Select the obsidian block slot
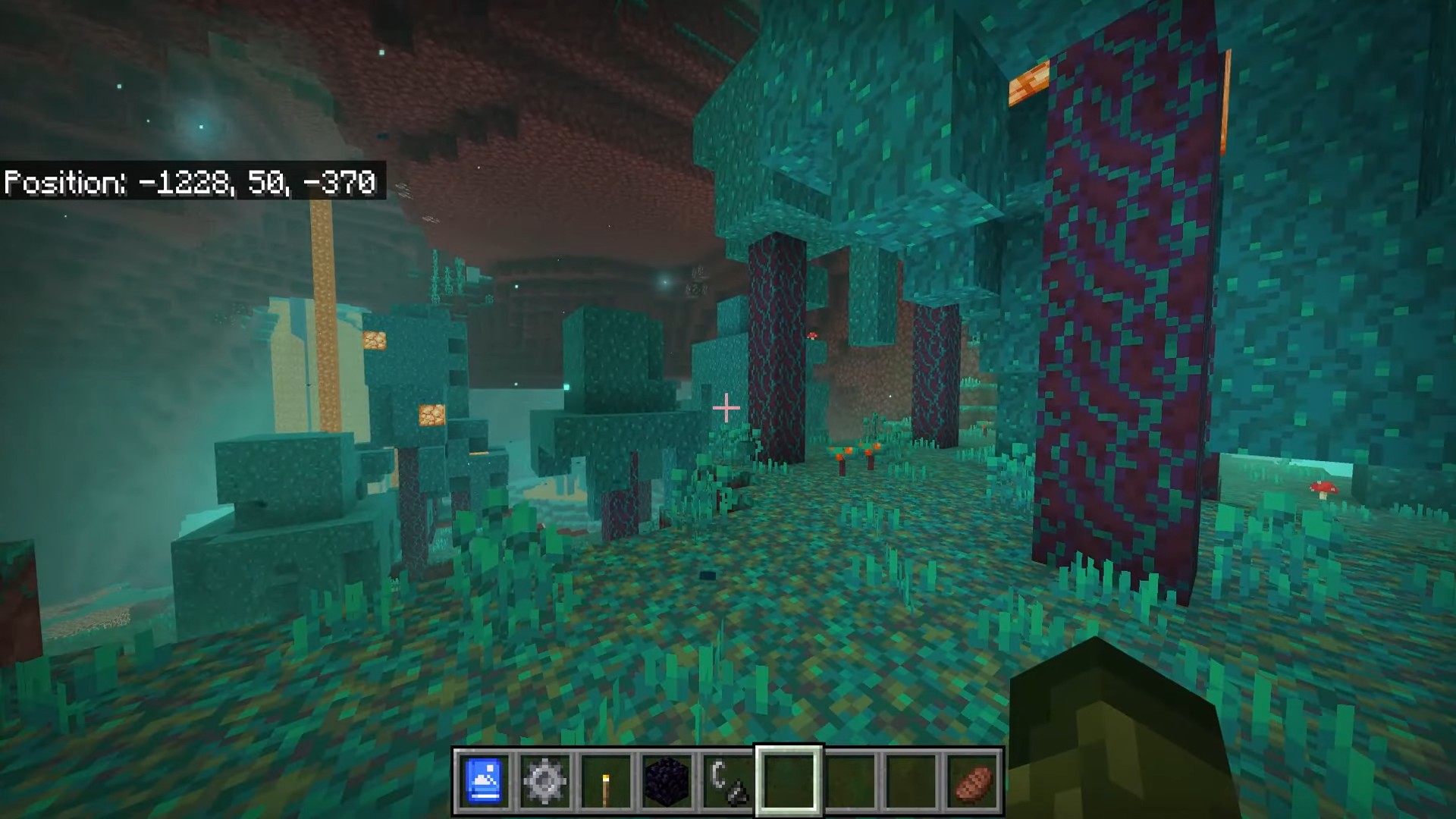Screen dimensions: 1456x819 [x=667, y=781]
